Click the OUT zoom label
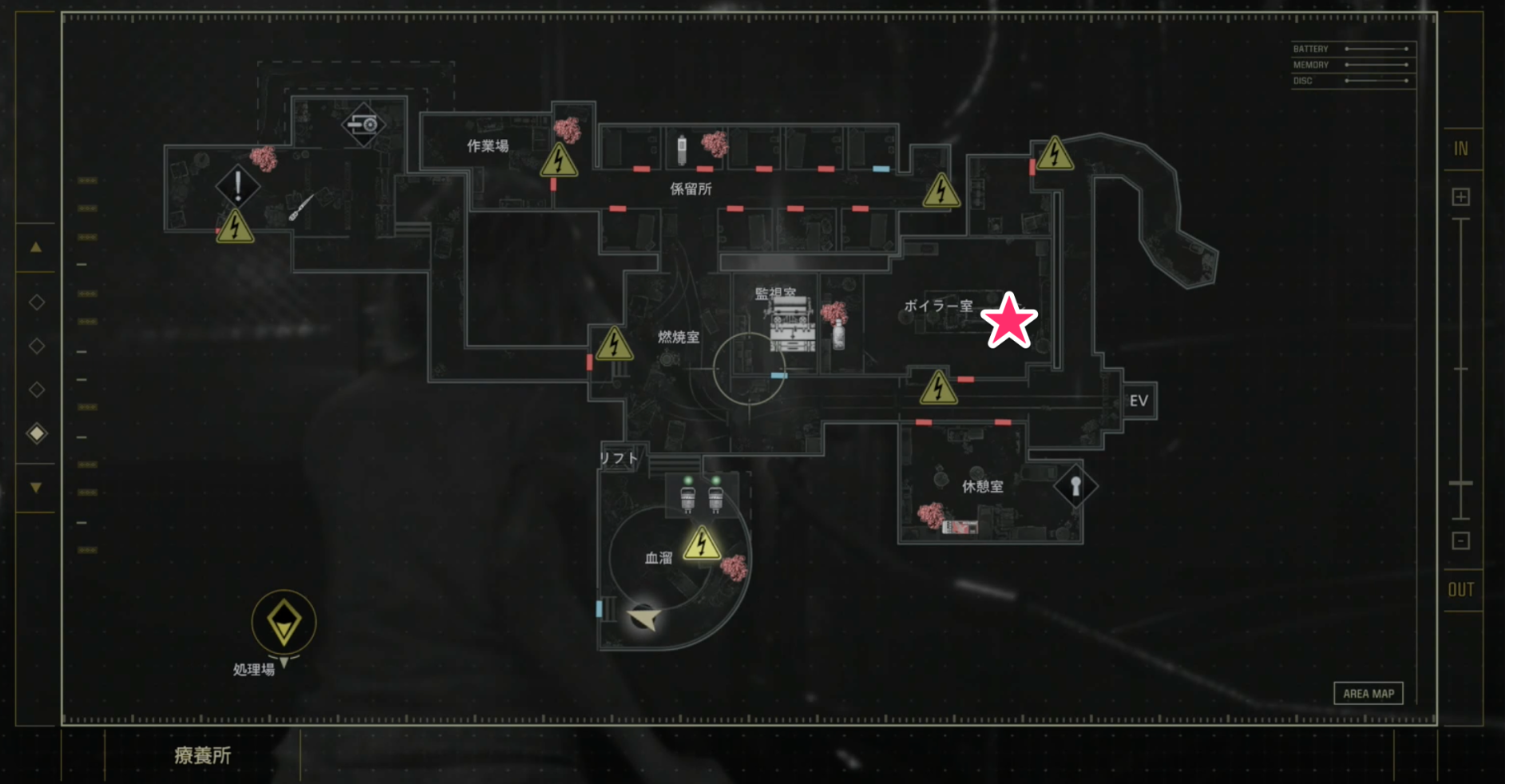 click(1460, 590)
